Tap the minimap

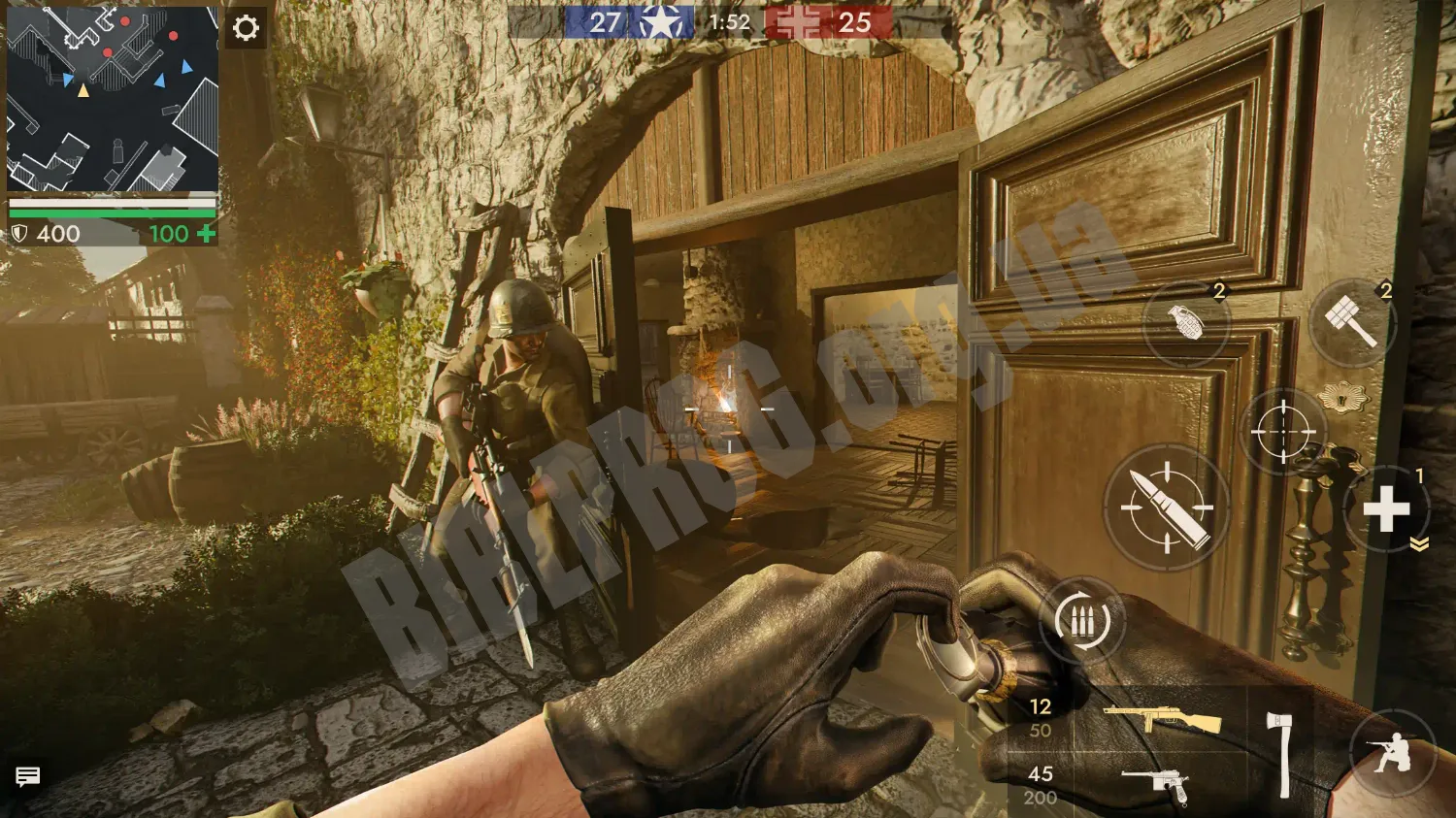coord(113,98)
